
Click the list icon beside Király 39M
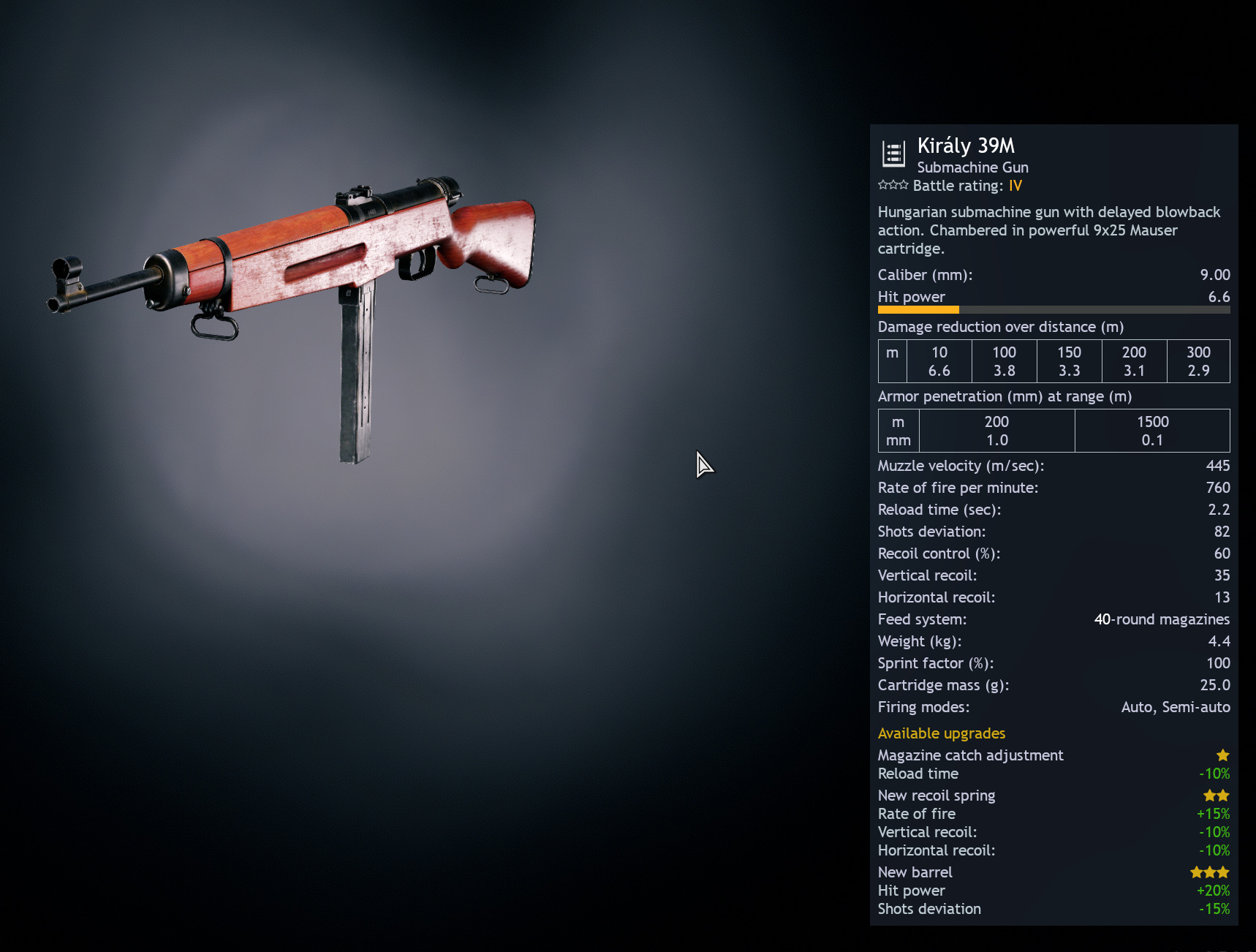[893, 154]
